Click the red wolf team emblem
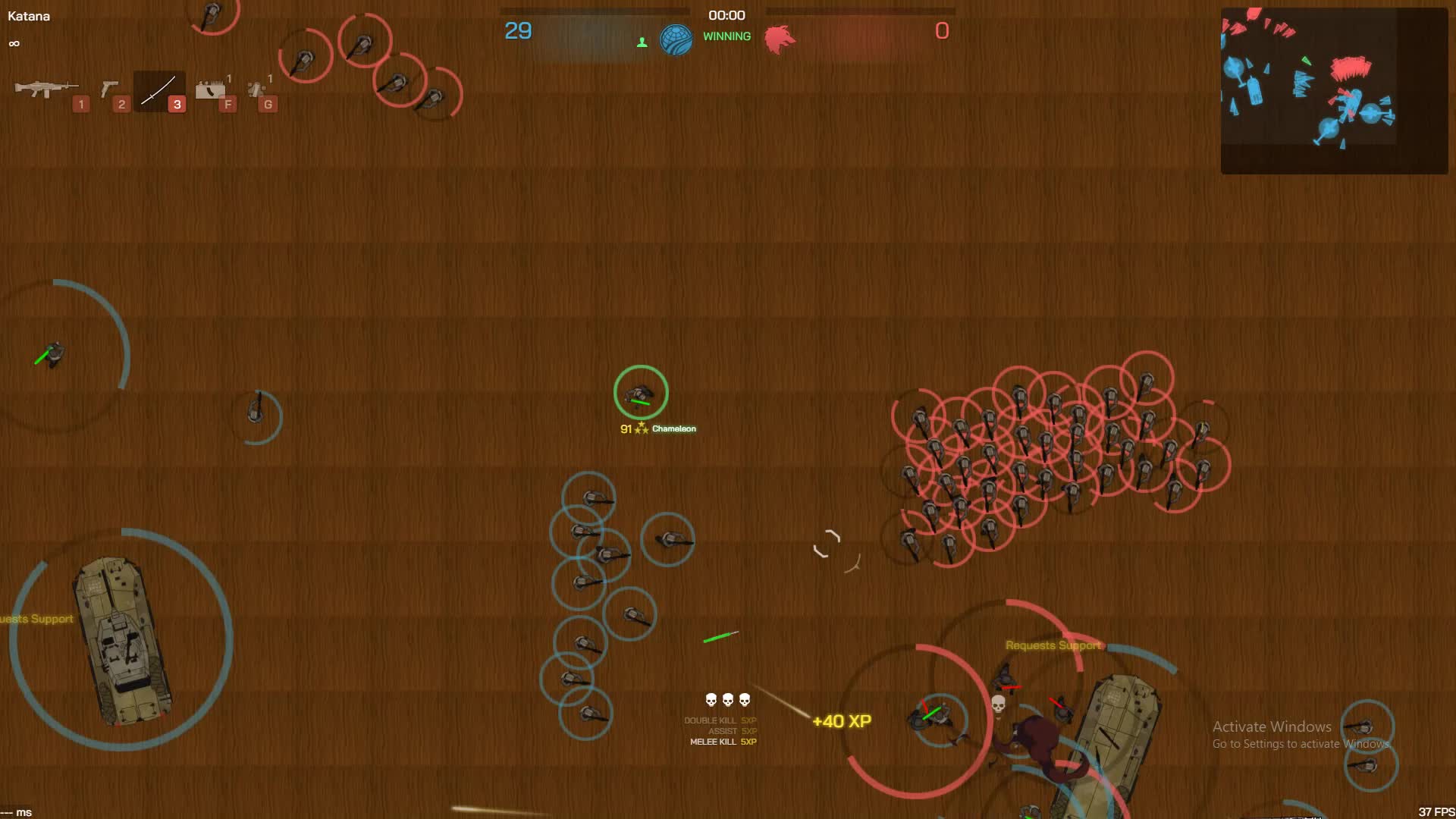1456x819 pixels. [780, 39]
